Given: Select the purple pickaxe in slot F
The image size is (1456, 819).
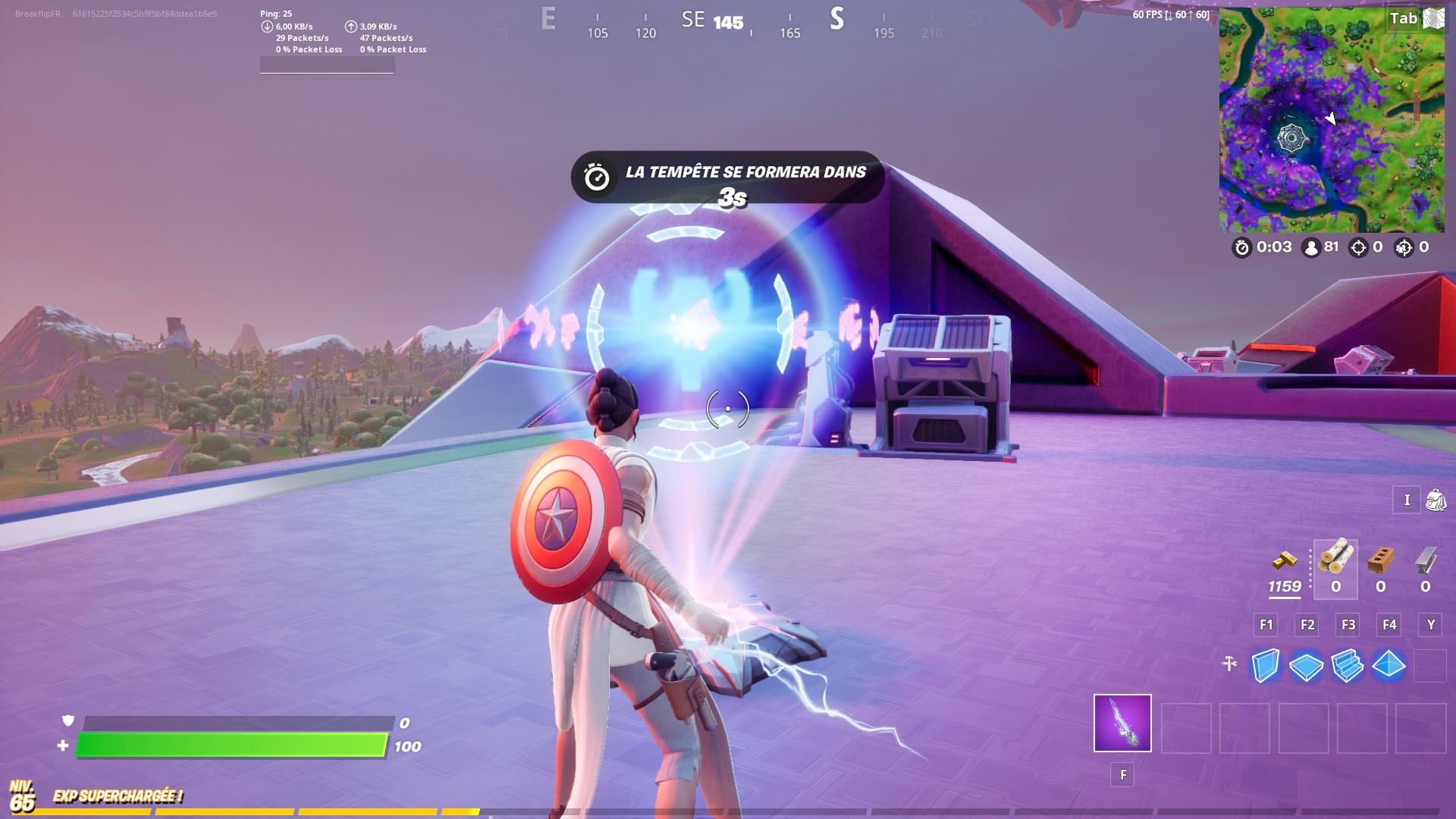Looking at the screenshot, I should point(1121,724).
